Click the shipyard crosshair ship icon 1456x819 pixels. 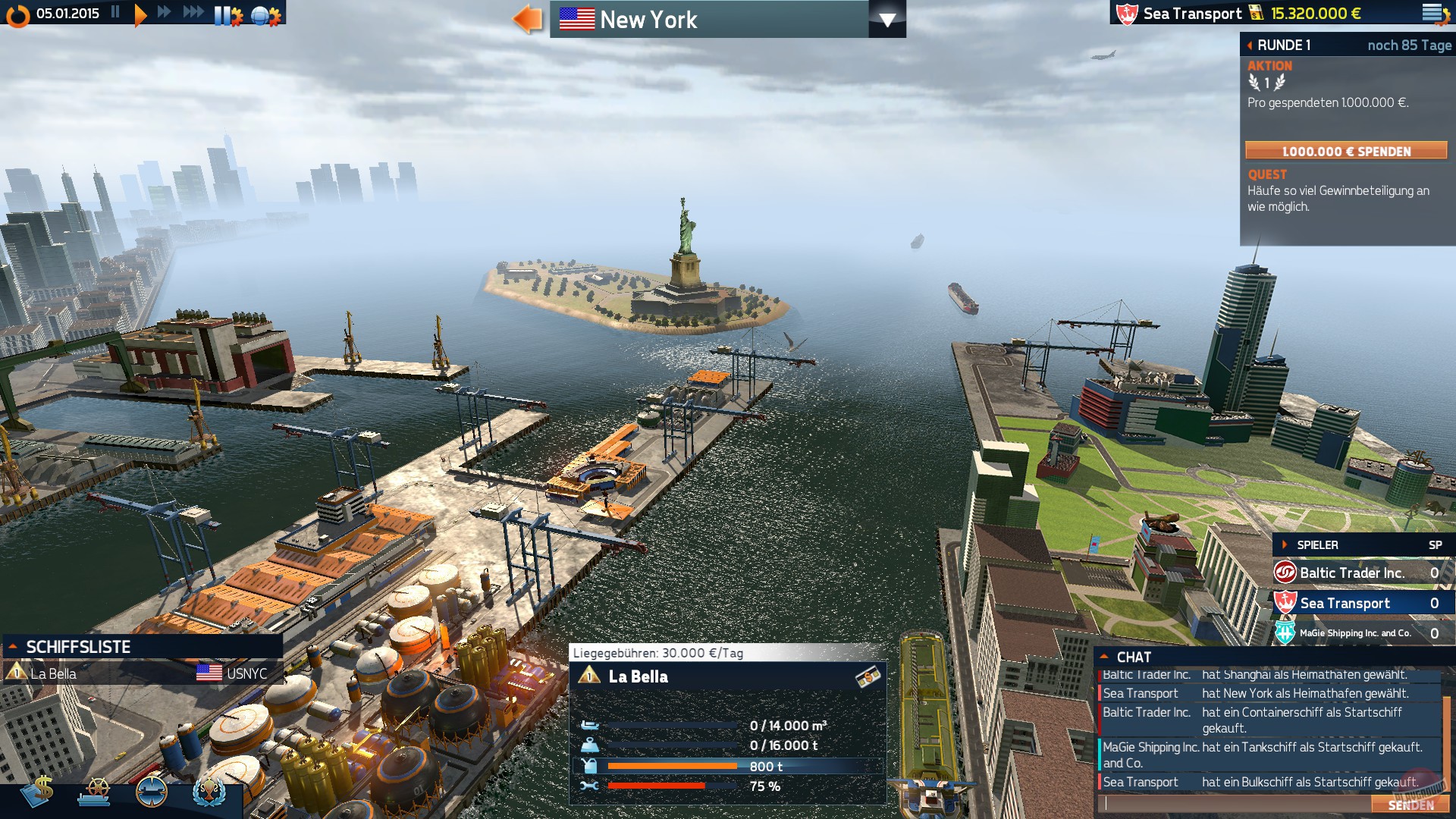[152, 792]
